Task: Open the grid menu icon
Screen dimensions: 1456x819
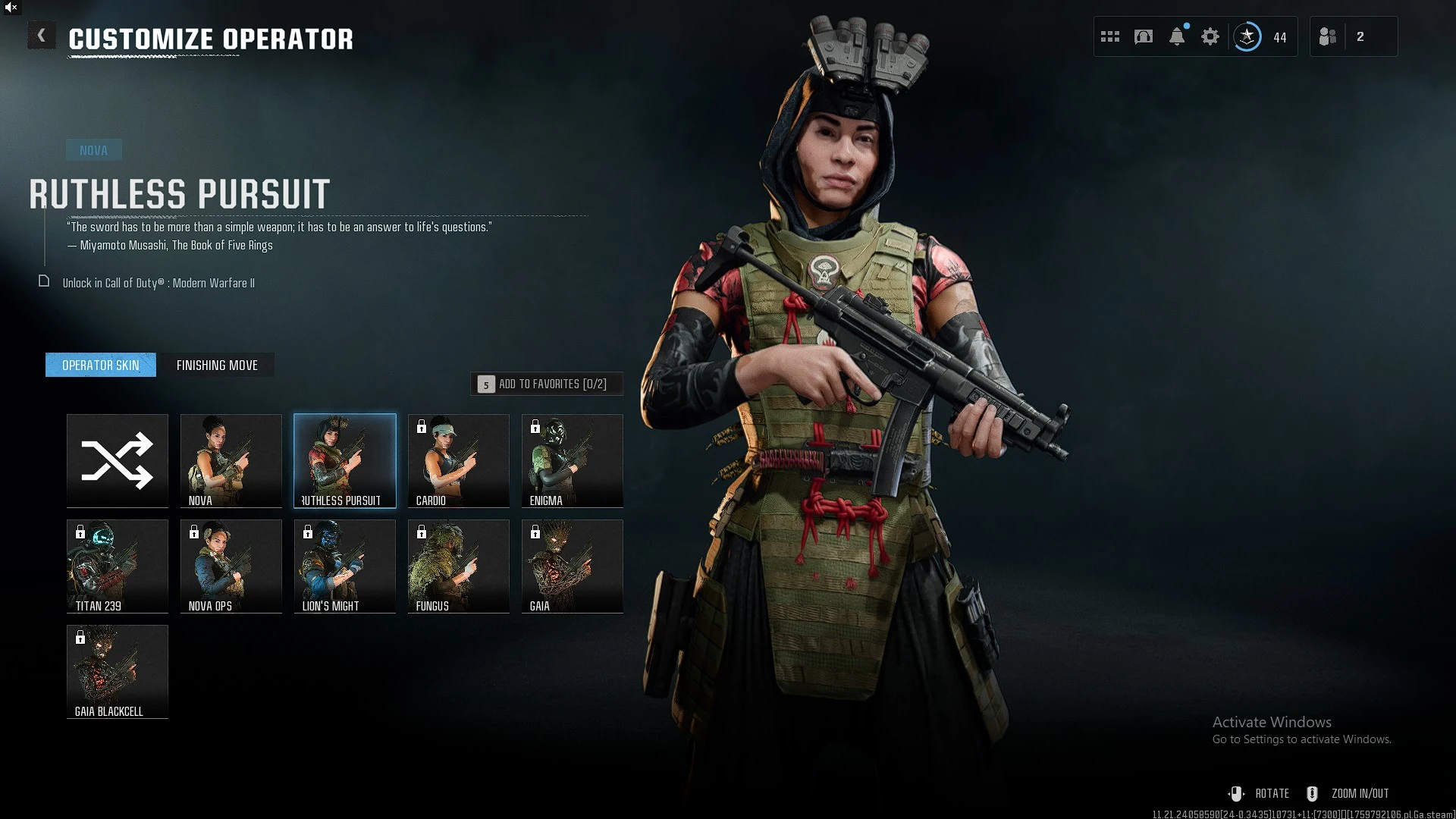Action: 1110,36
